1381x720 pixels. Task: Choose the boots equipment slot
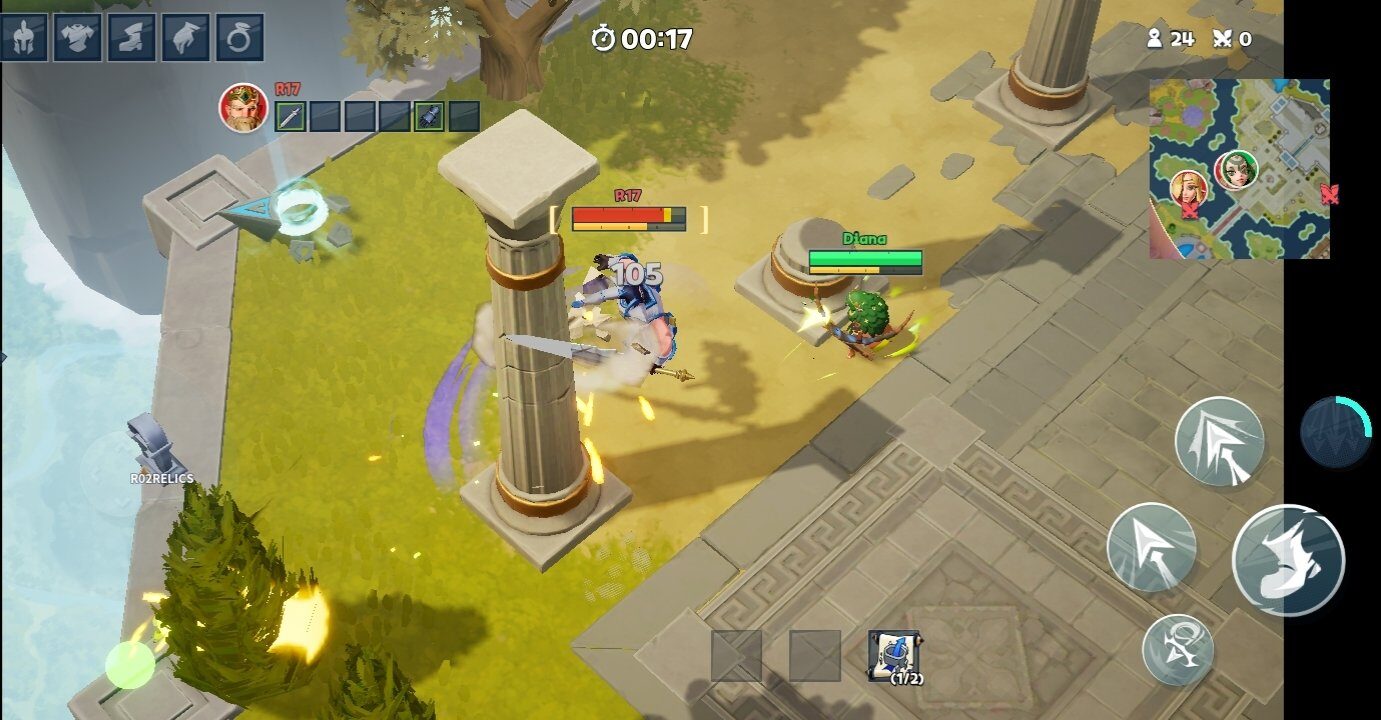click(132, 37)
